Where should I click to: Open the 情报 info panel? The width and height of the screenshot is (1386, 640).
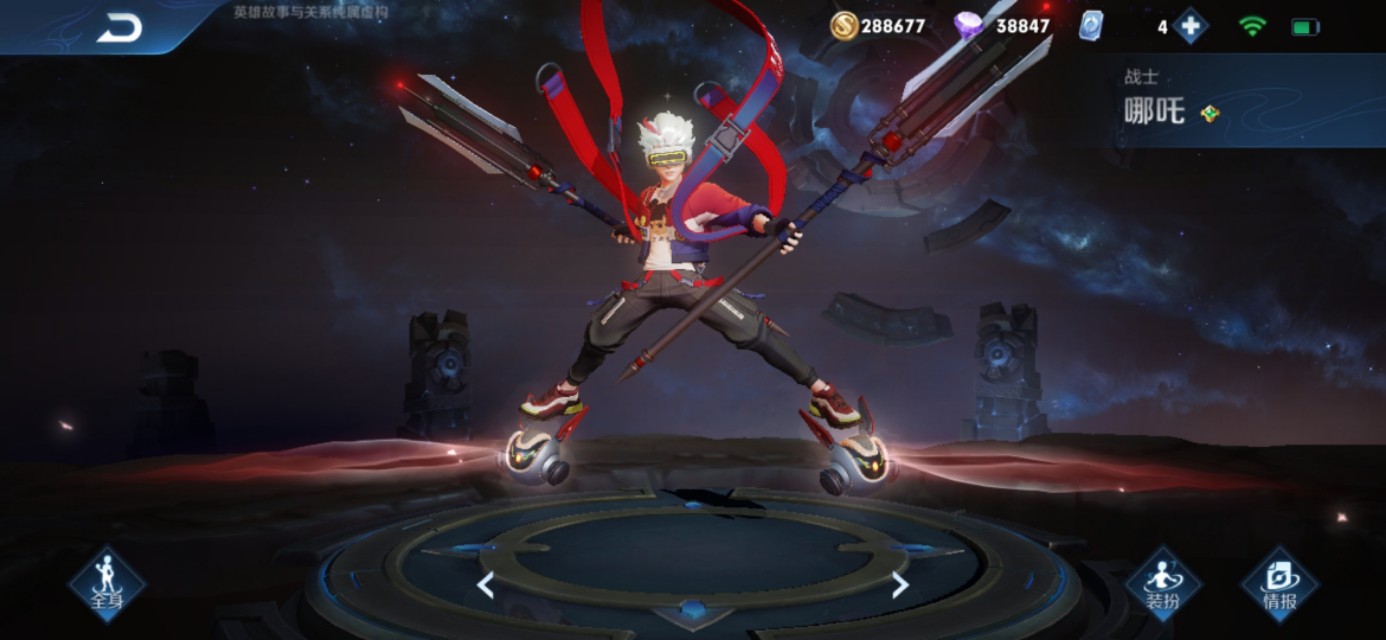coord(1279,584)
